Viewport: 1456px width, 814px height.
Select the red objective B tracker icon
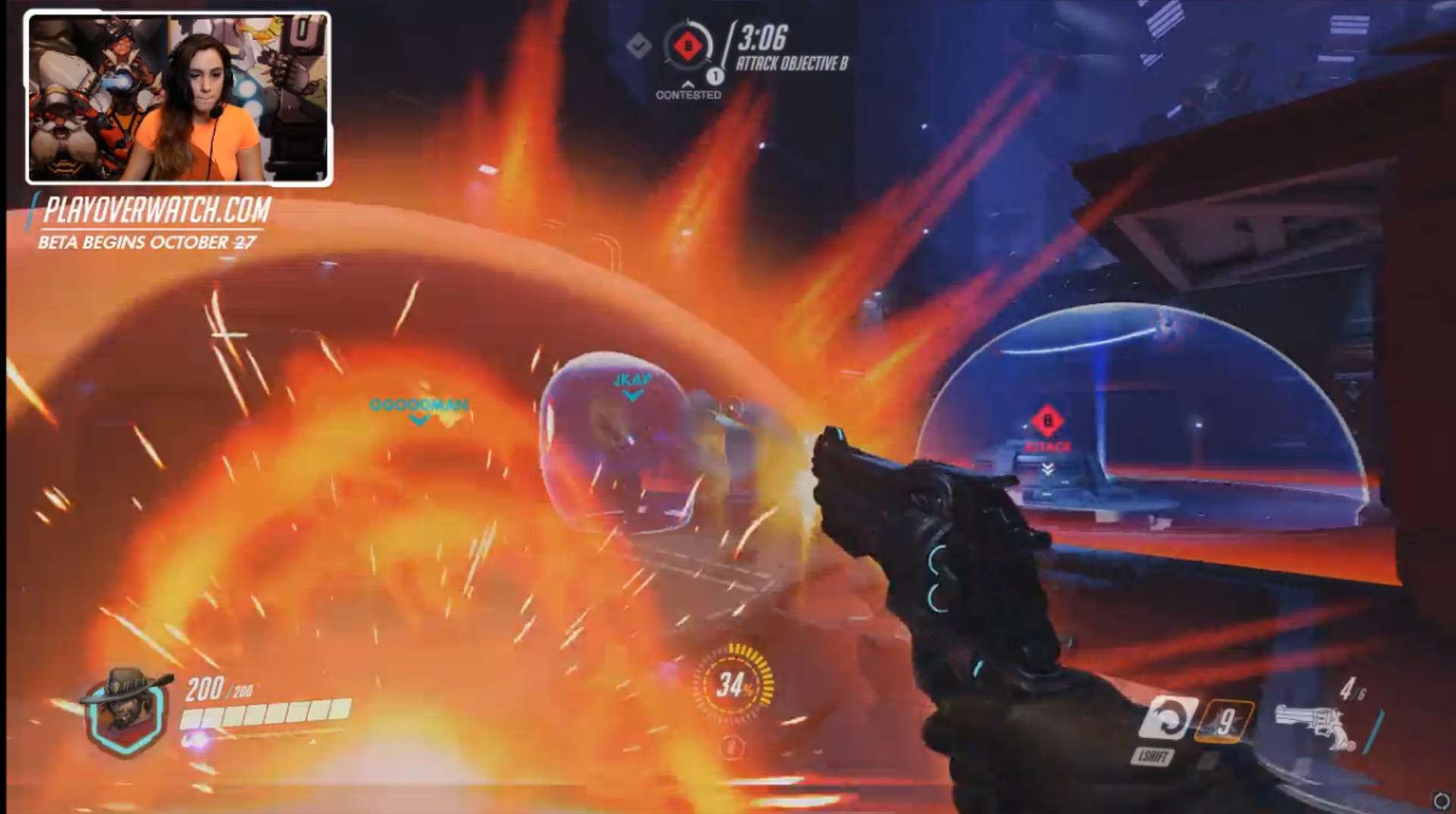688,47
